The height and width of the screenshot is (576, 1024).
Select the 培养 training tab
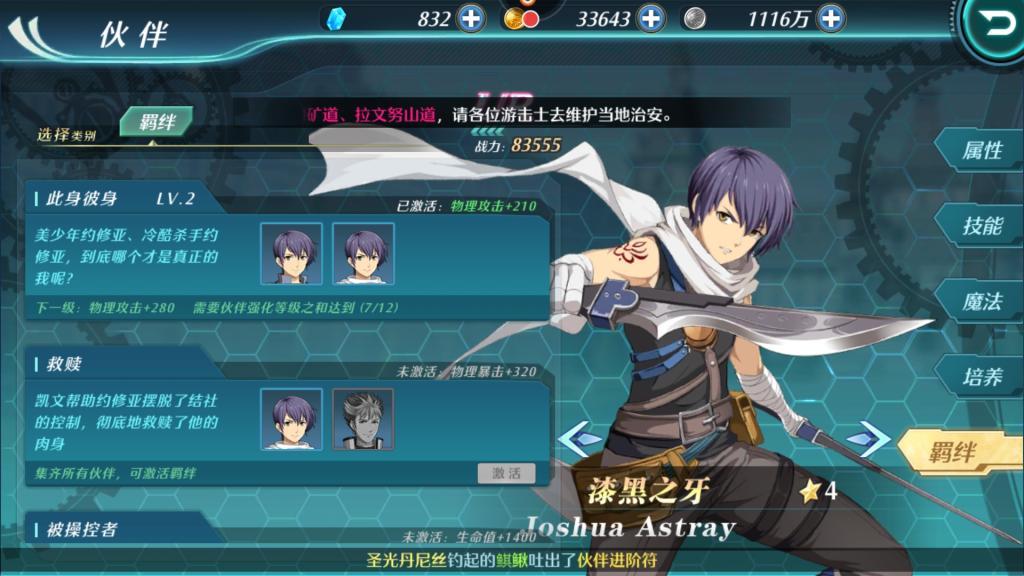pos(981,377)
